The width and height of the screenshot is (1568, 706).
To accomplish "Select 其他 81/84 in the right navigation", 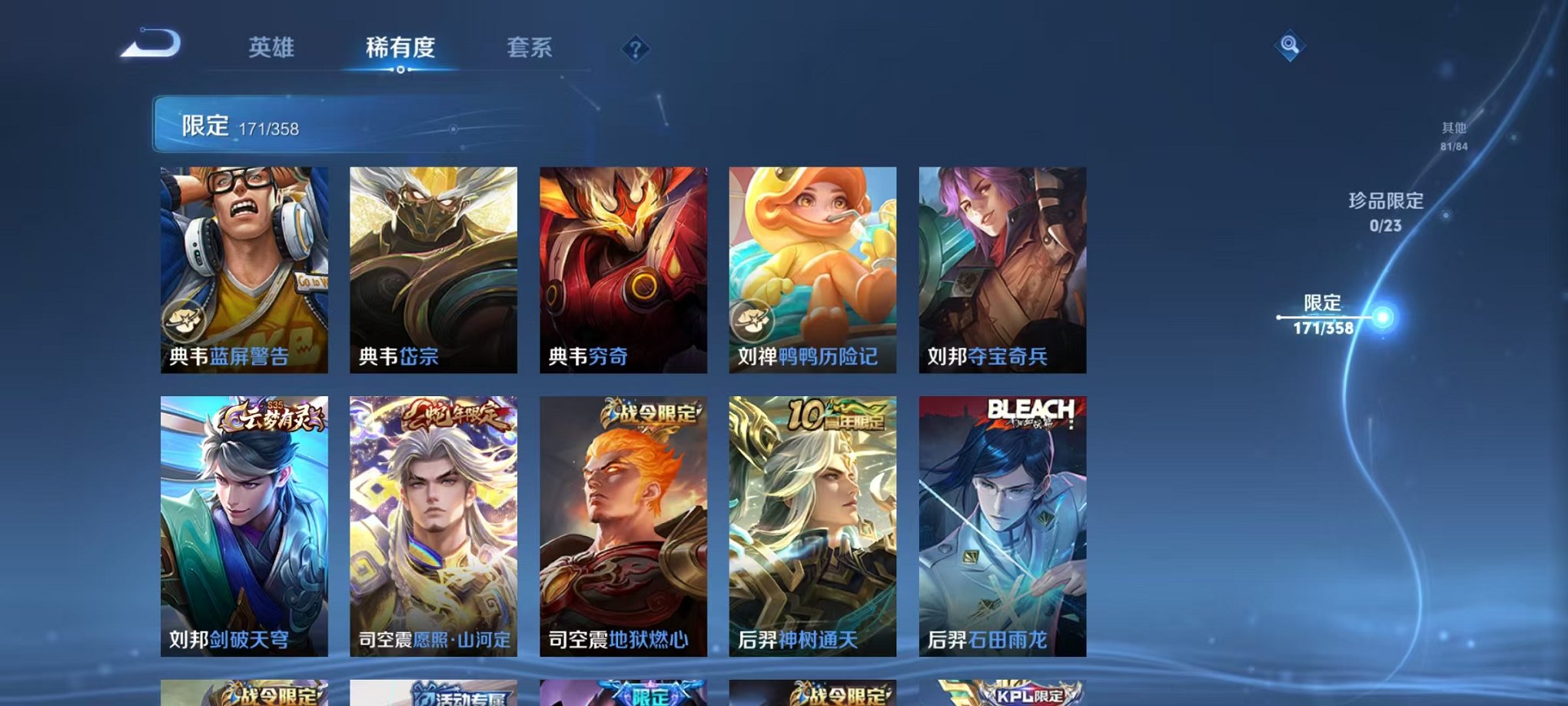I will [1455, 138].
